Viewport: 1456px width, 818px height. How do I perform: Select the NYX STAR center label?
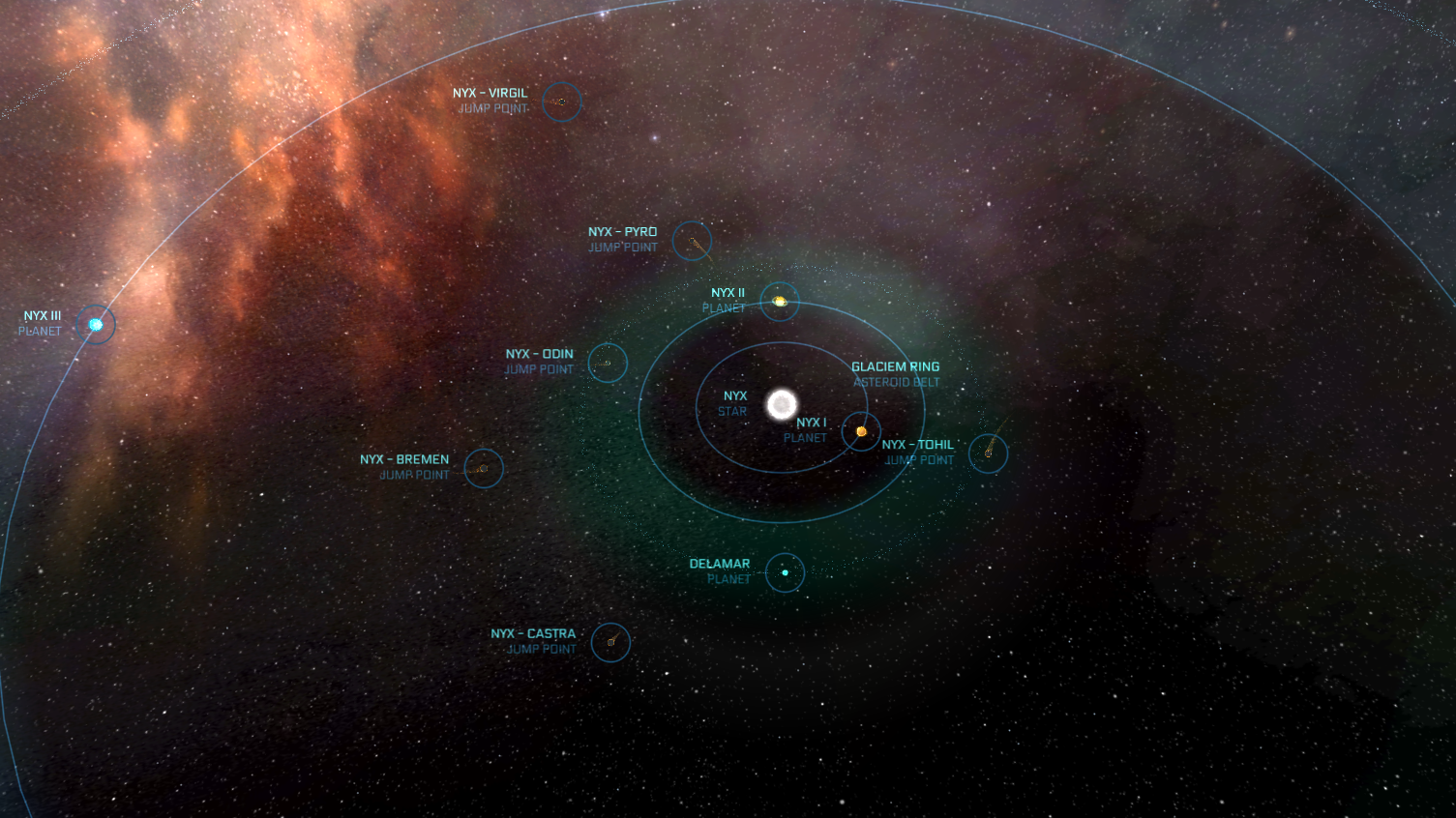[734, 402]
